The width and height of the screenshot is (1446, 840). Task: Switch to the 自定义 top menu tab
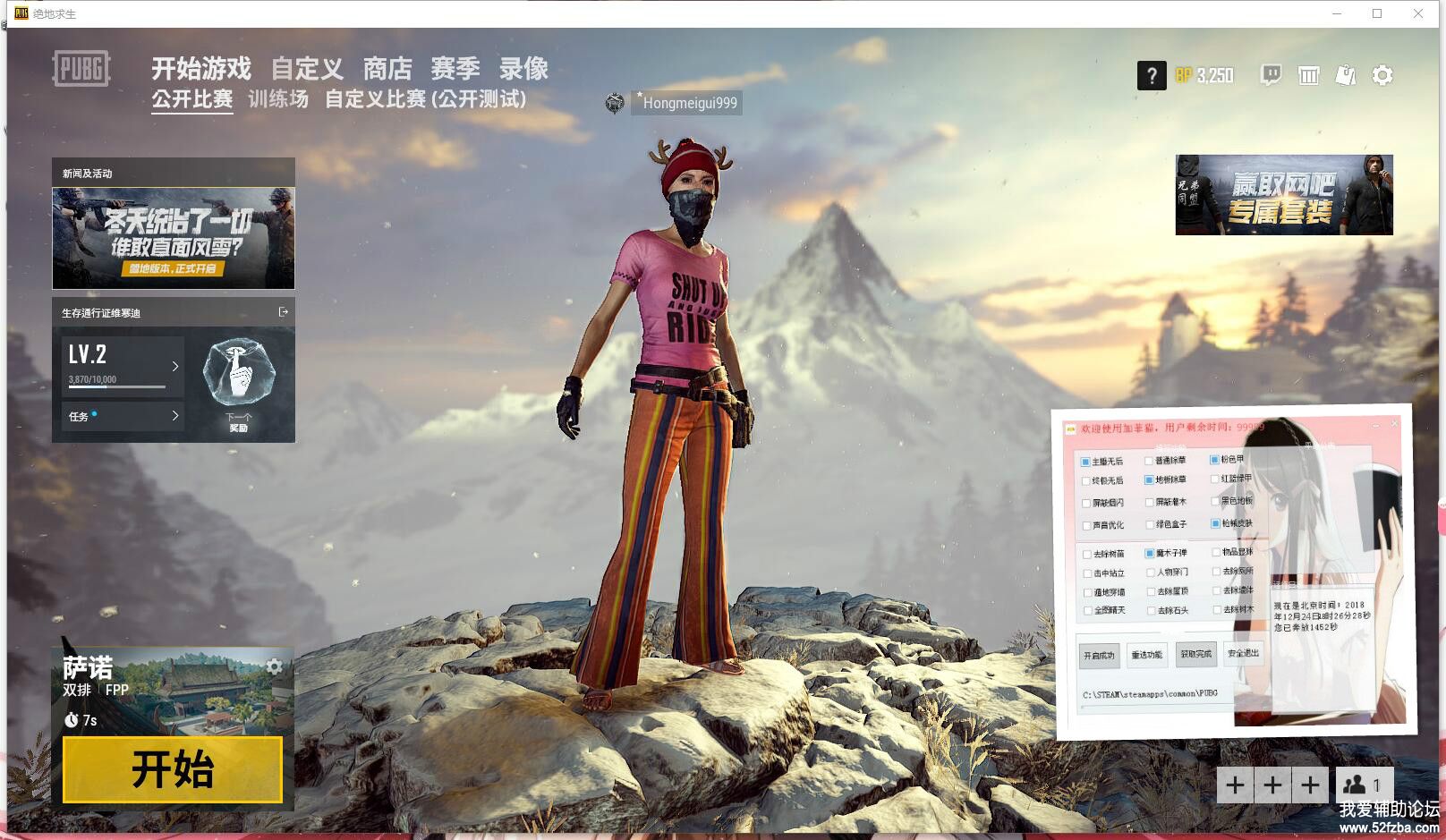(x=307, y=69)
